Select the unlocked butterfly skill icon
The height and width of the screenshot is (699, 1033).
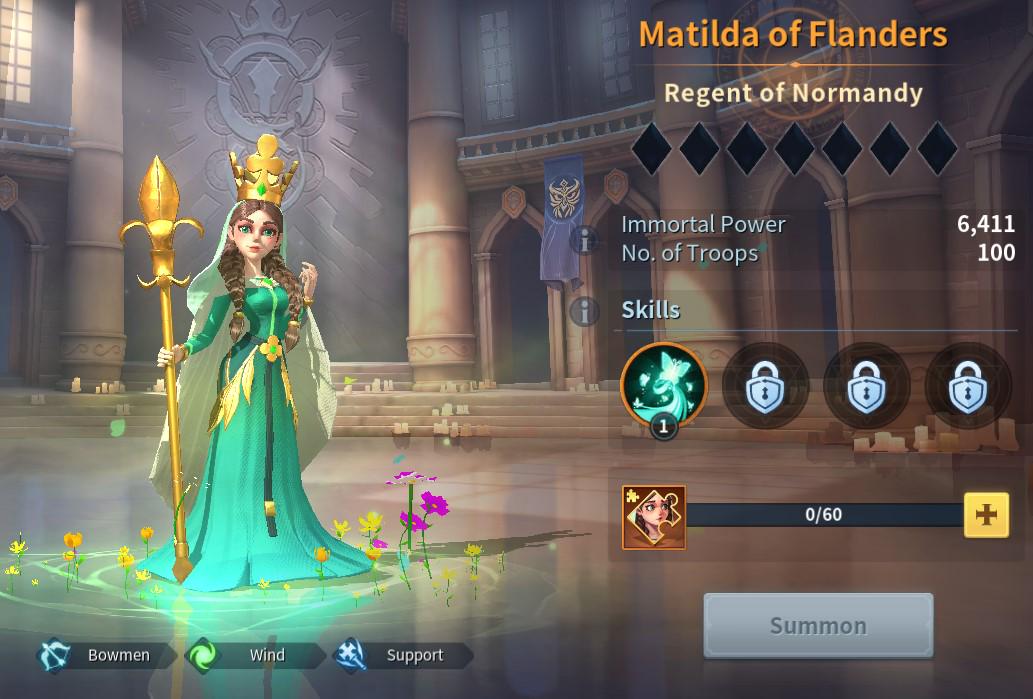tap(663, 385)
